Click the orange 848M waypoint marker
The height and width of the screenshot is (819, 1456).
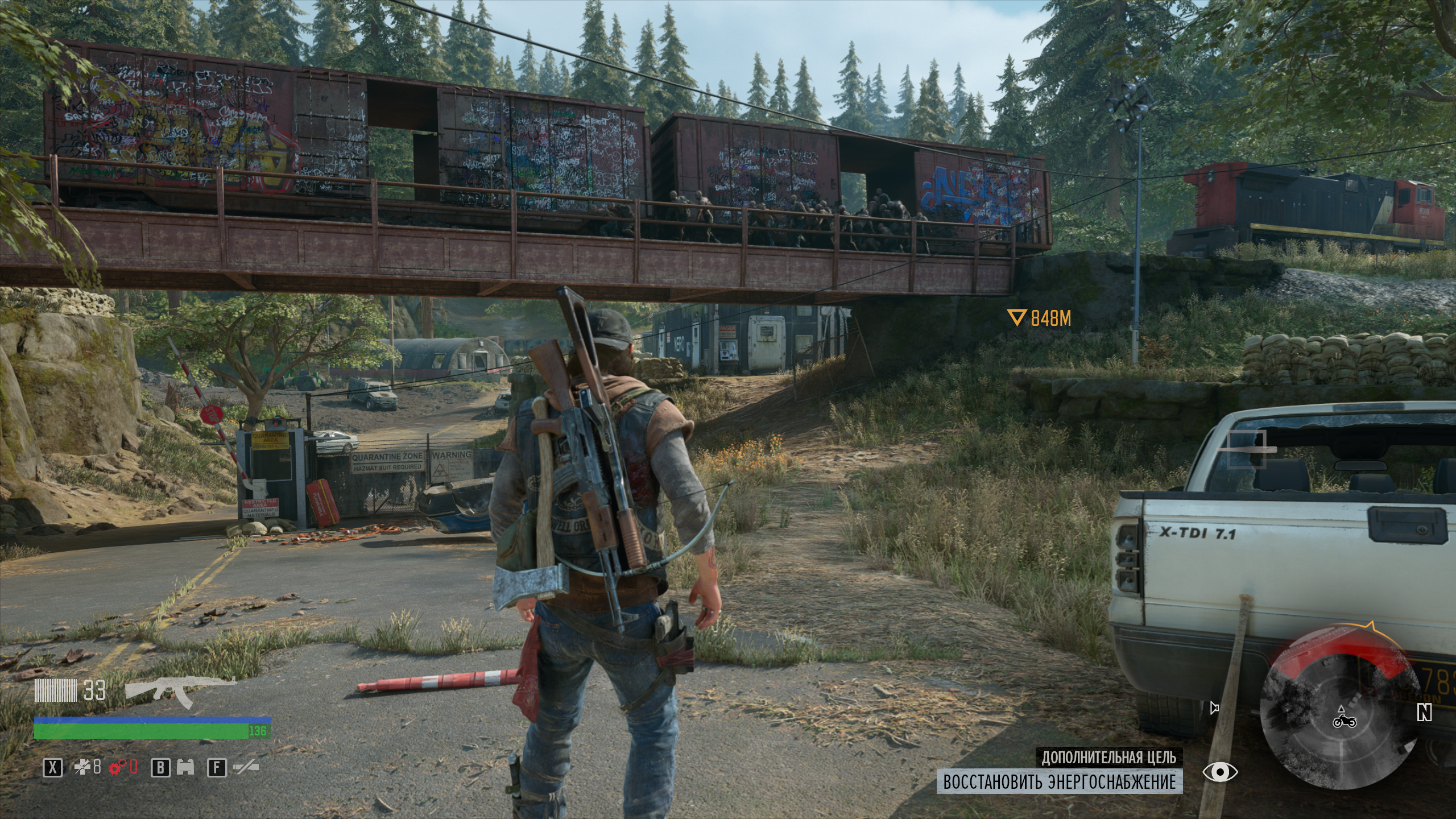(x=1016, y=317)
